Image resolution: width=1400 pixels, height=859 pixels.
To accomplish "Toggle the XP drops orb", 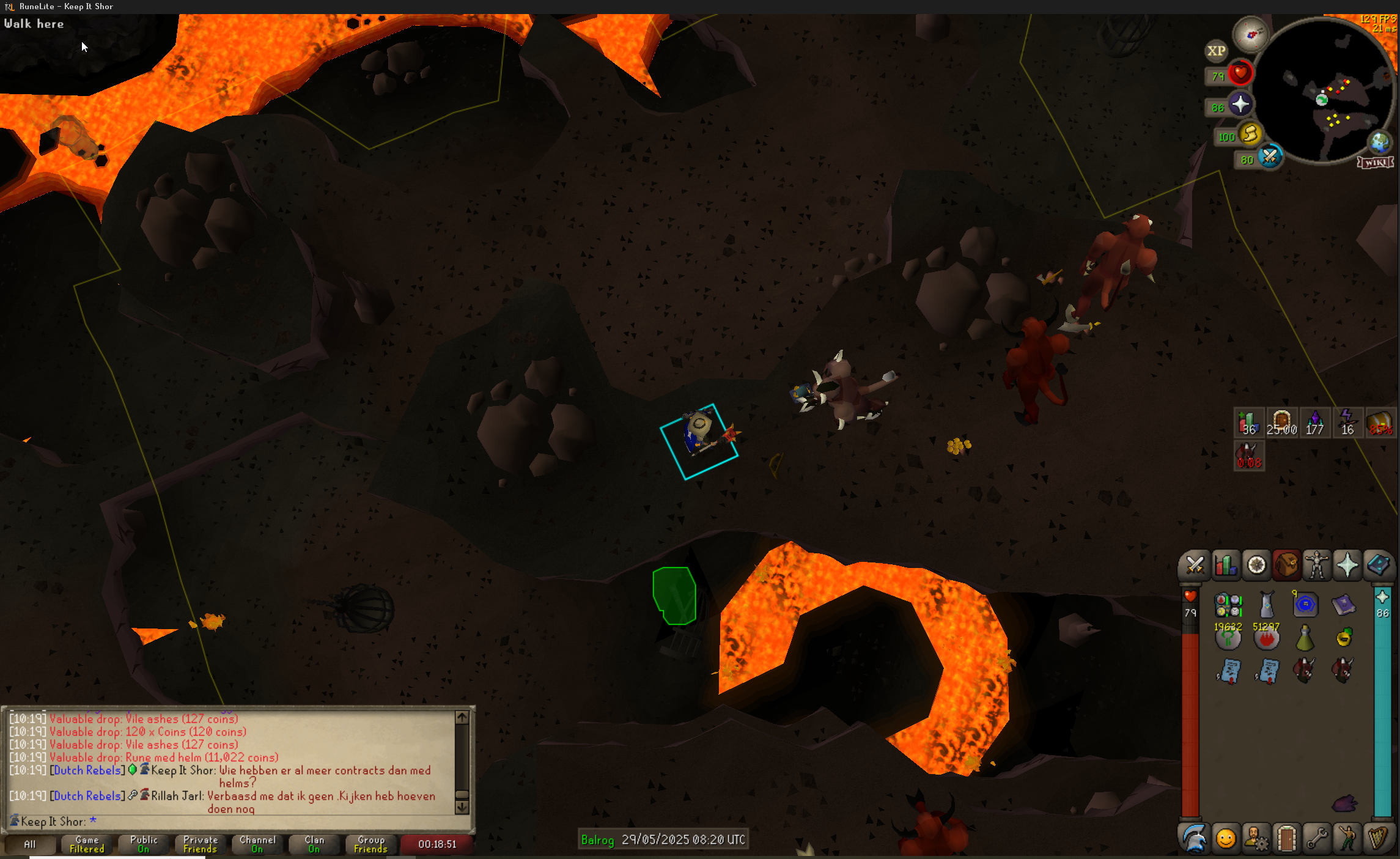I will 1216,51.
